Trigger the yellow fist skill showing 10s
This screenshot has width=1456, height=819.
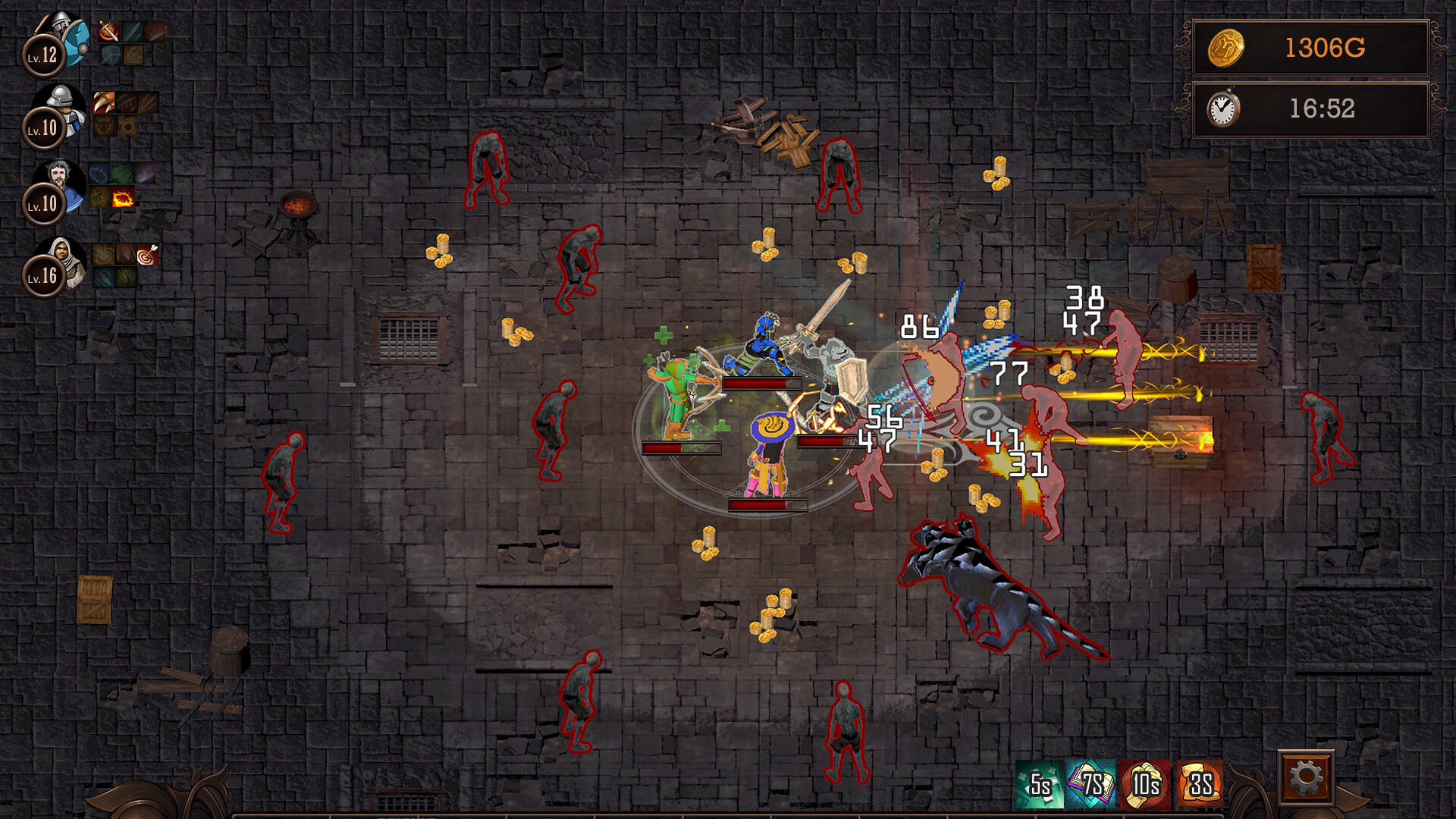click(1145, 785)
